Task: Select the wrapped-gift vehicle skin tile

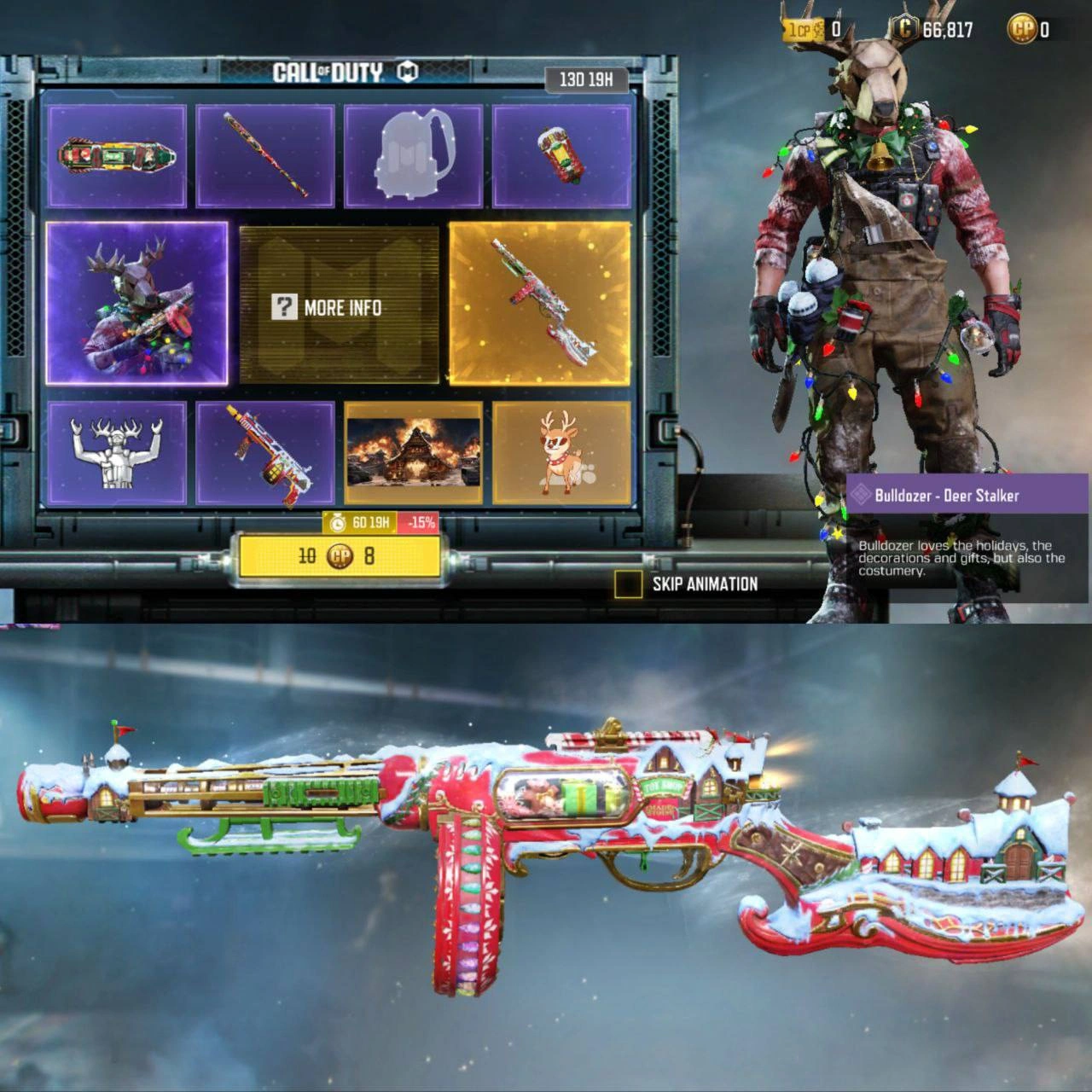Action: click(x=117, y=156)
